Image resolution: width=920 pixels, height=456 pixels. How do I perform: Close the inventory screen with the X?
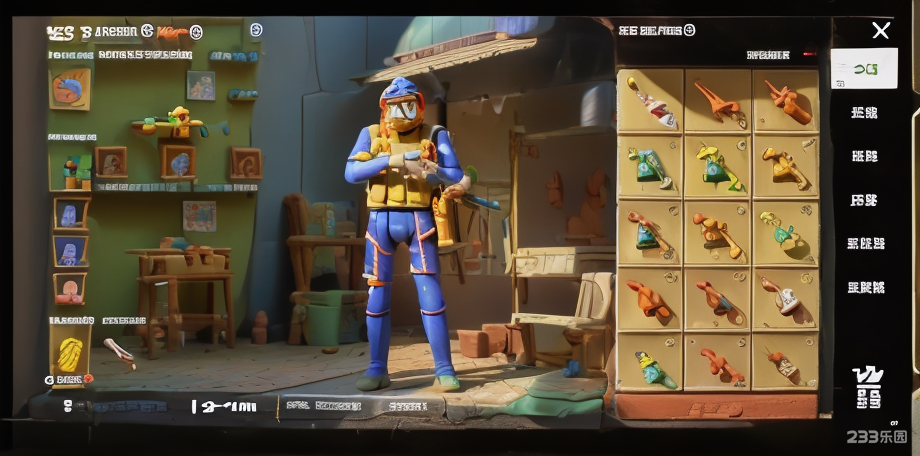pyautogui.click(x=880, y=31)
